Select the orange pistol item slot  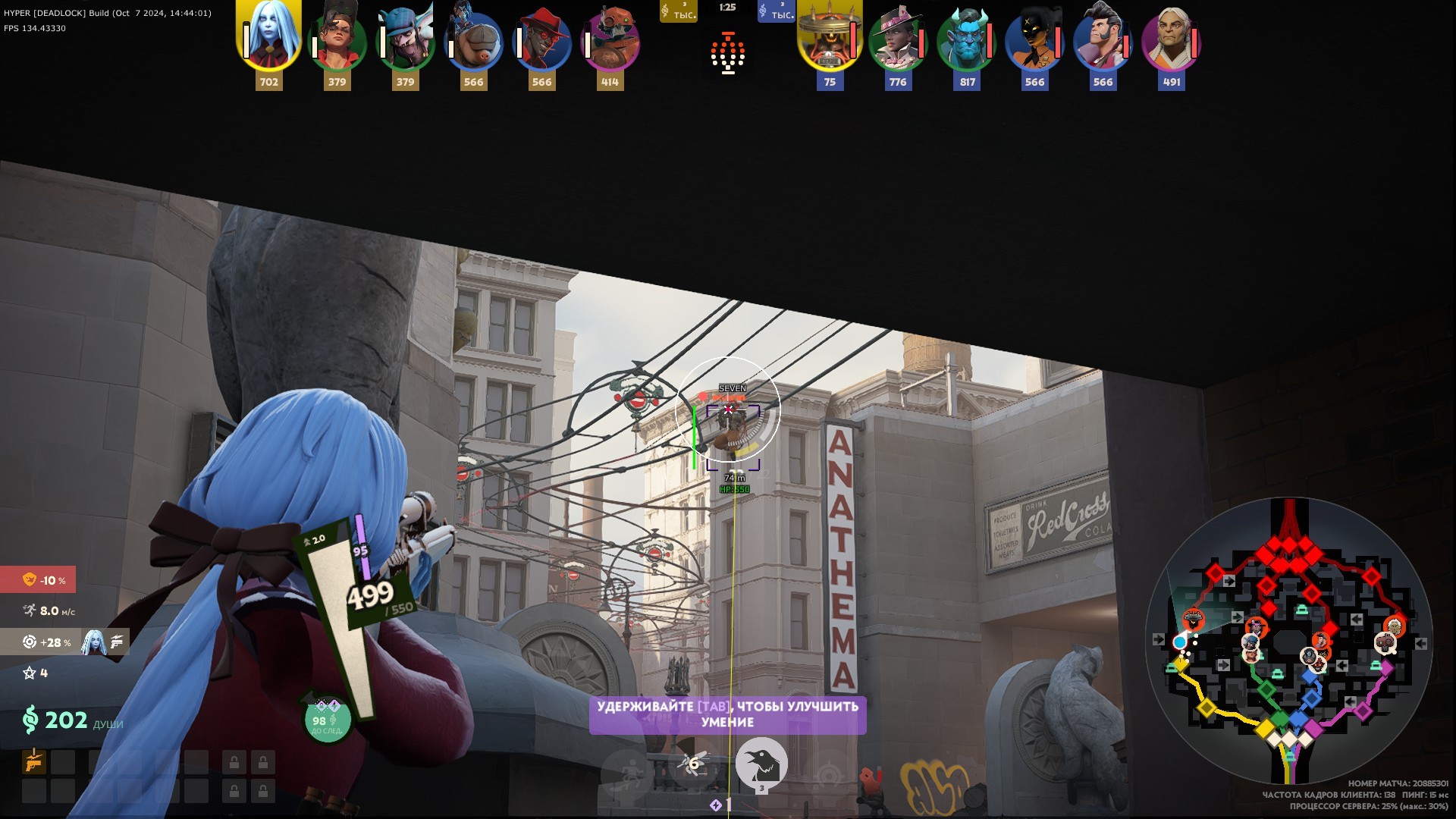coord(34,761)
